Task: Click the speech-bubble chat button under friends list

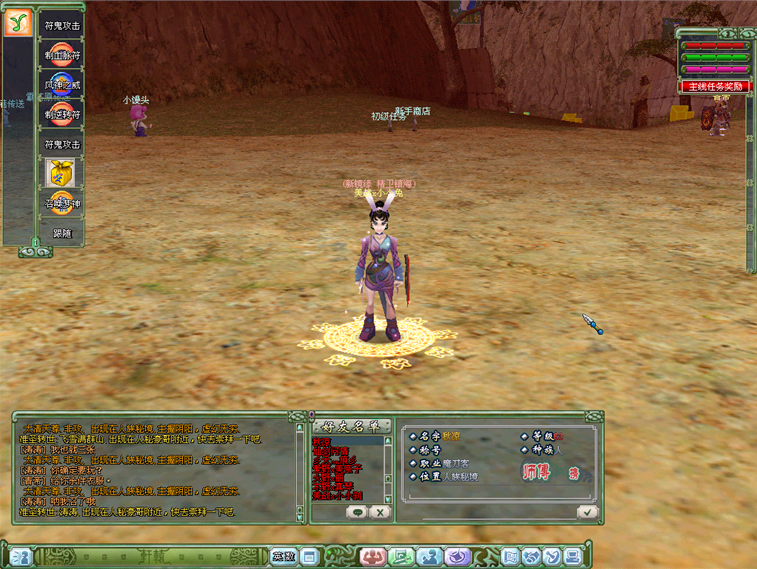Action: click(357, 511)
